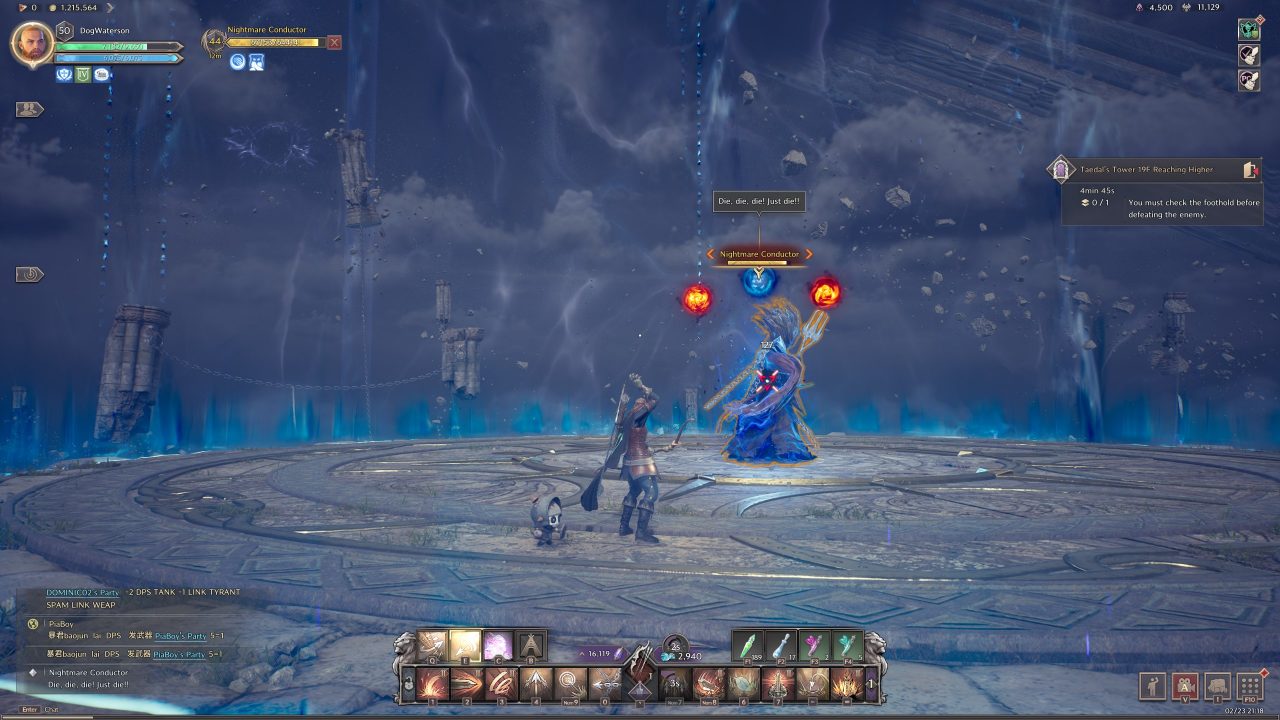This screenshot has width=1280, height=720.
Task: Open the PiaBoy's Party link in chat
Action: (x=180, y=636)
